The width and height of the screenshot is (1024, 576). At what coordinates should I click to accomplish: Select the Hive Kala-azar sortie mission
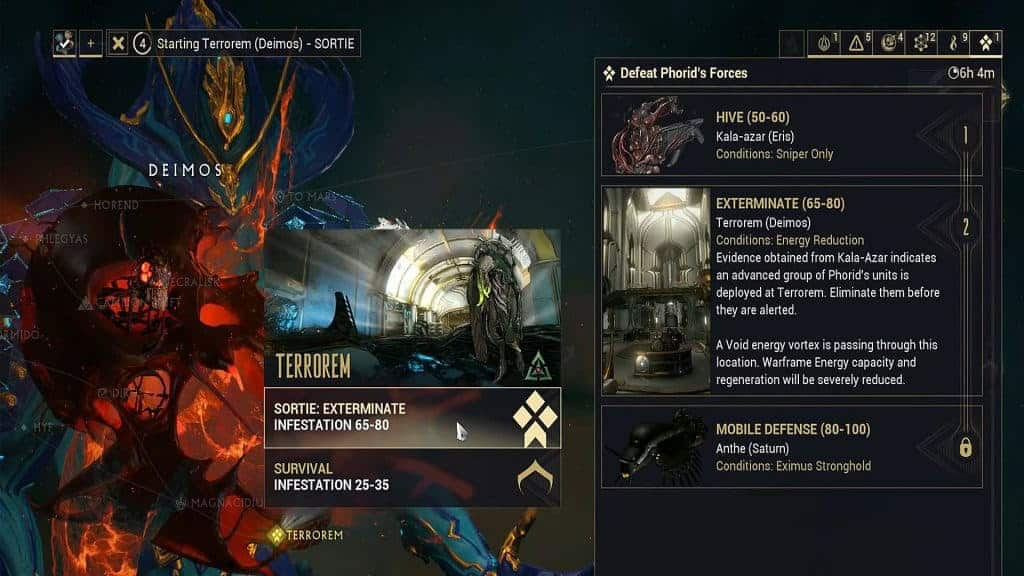coord(792,135)
